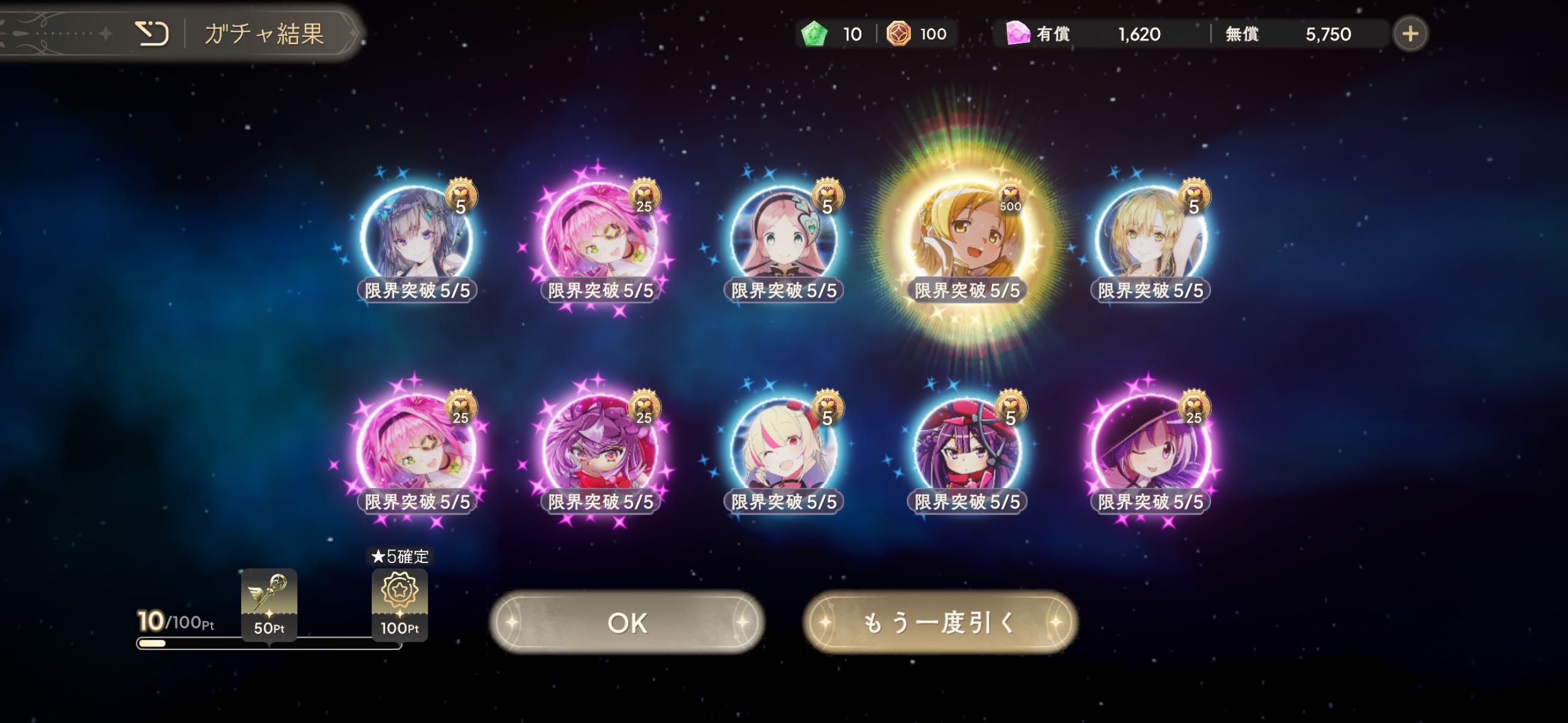Confirm results with the OK button
This screenshot has height=723, width=1568.
coord(626,622)
